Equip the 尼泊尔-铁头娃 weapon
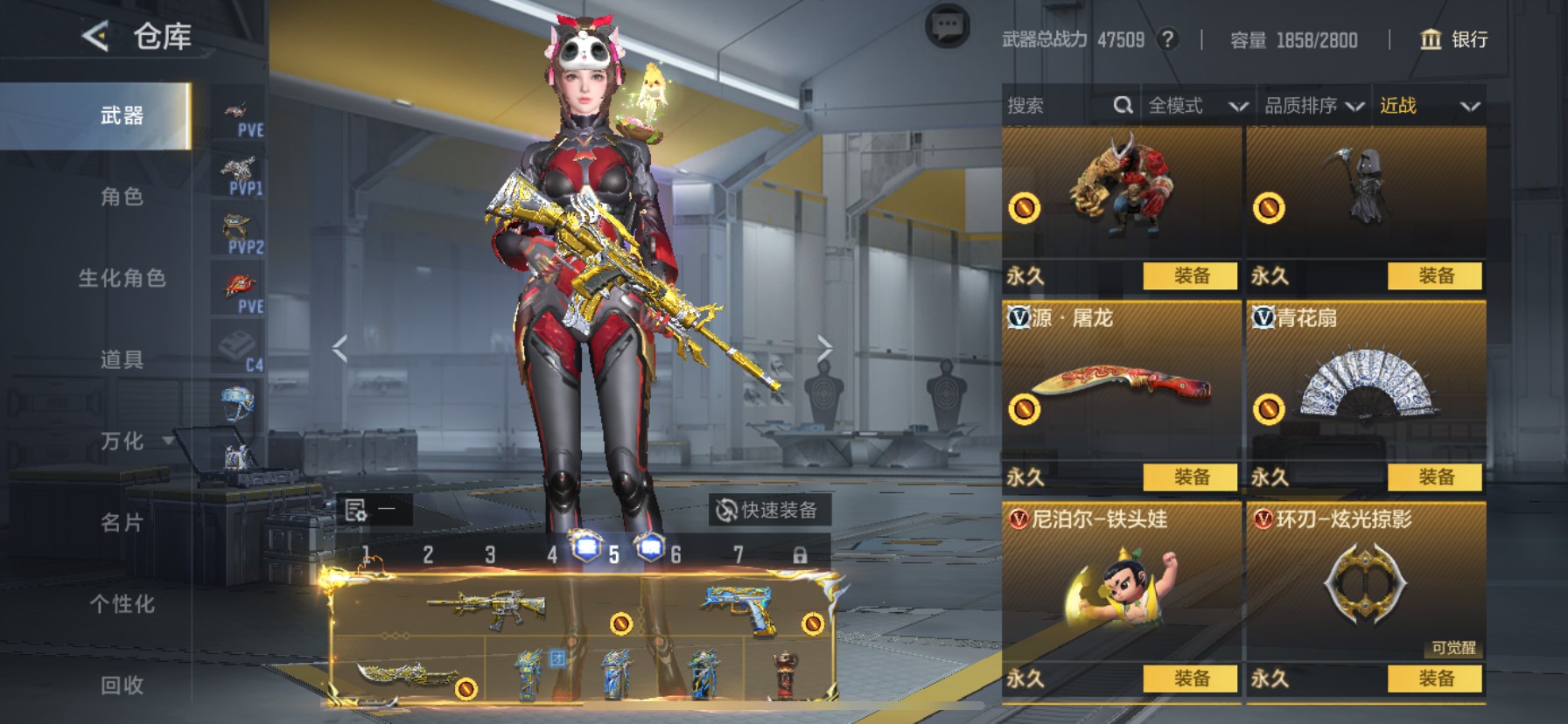The height and width of the screenshot is (724, 1568). (1190, 679)
